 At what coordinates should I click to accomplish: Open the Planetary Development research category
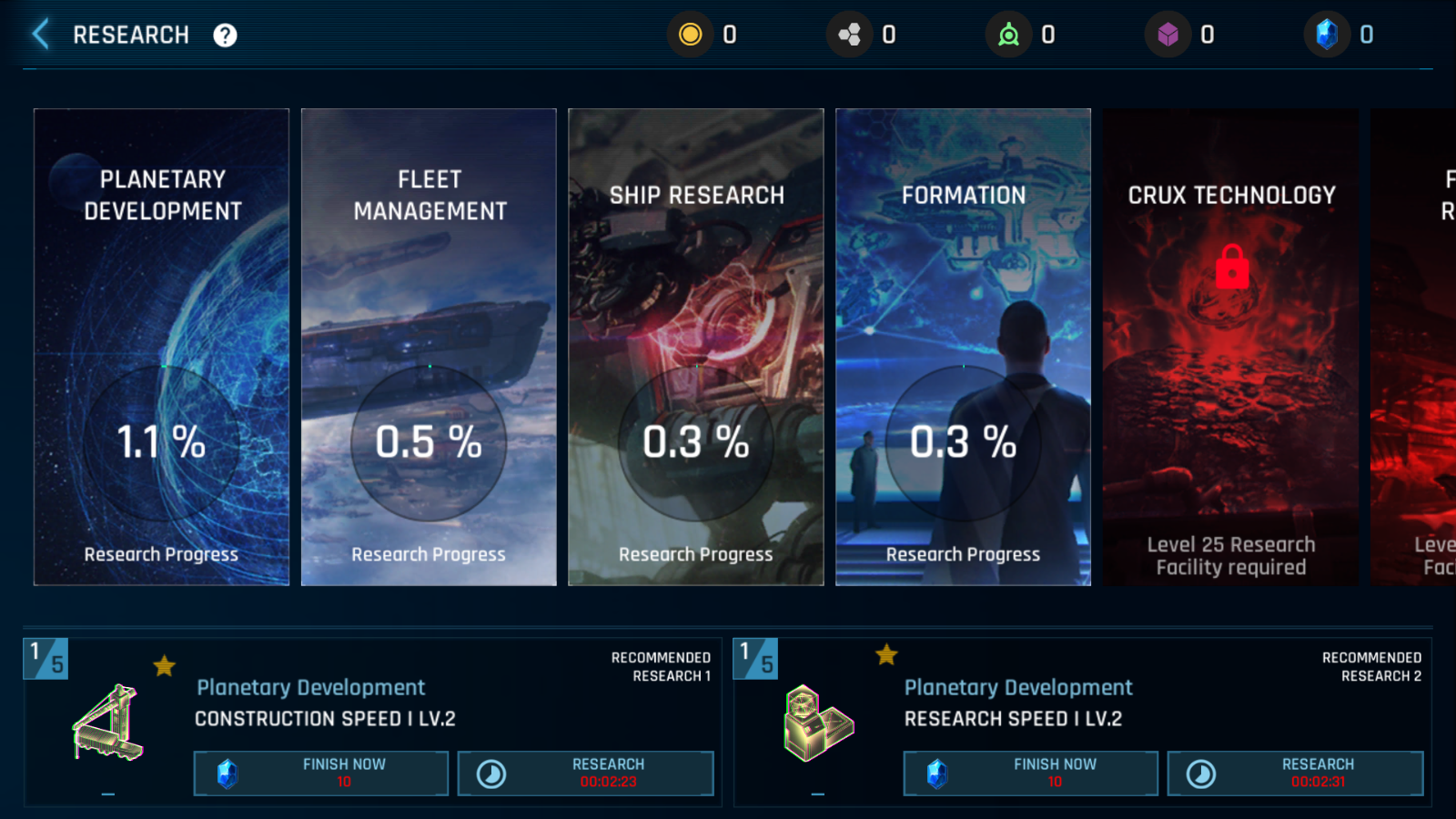[161, 347]
